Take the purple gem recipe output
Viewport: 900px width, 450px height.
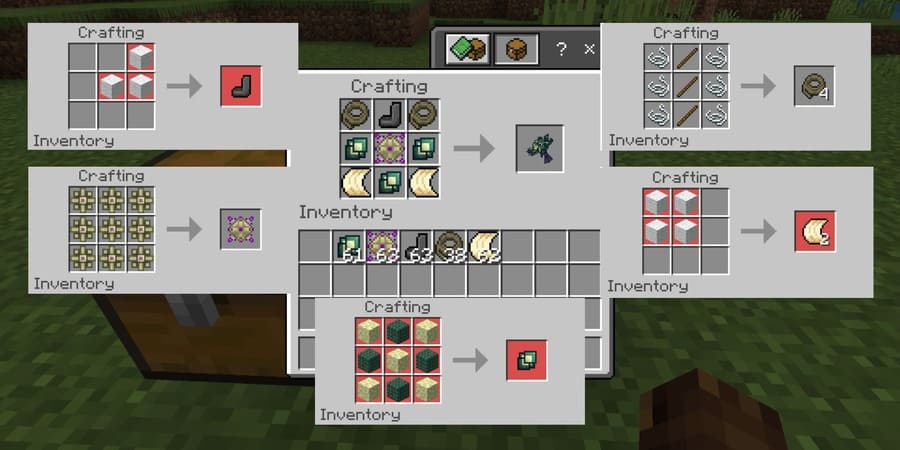tap(242, 230)
